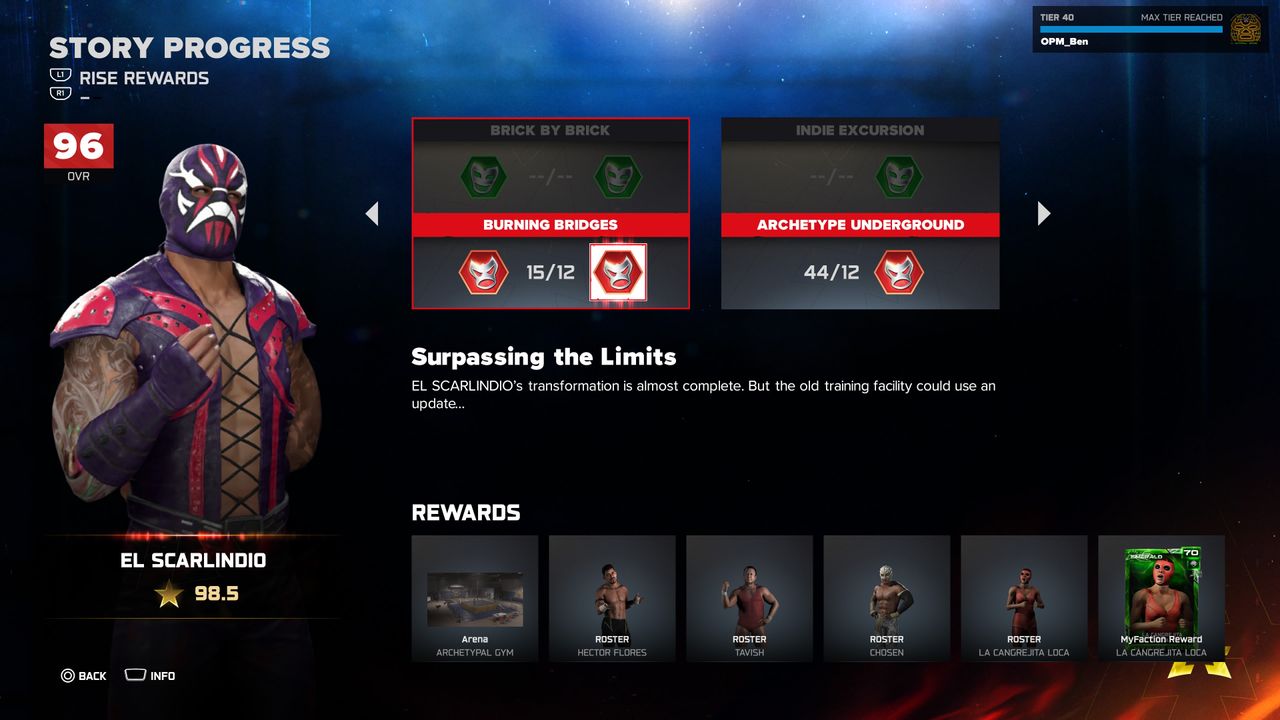The width and height of the screenshot is (1280, 720).
Task: Expand the next chapter with the right arrow
Action: [1043, 213]
